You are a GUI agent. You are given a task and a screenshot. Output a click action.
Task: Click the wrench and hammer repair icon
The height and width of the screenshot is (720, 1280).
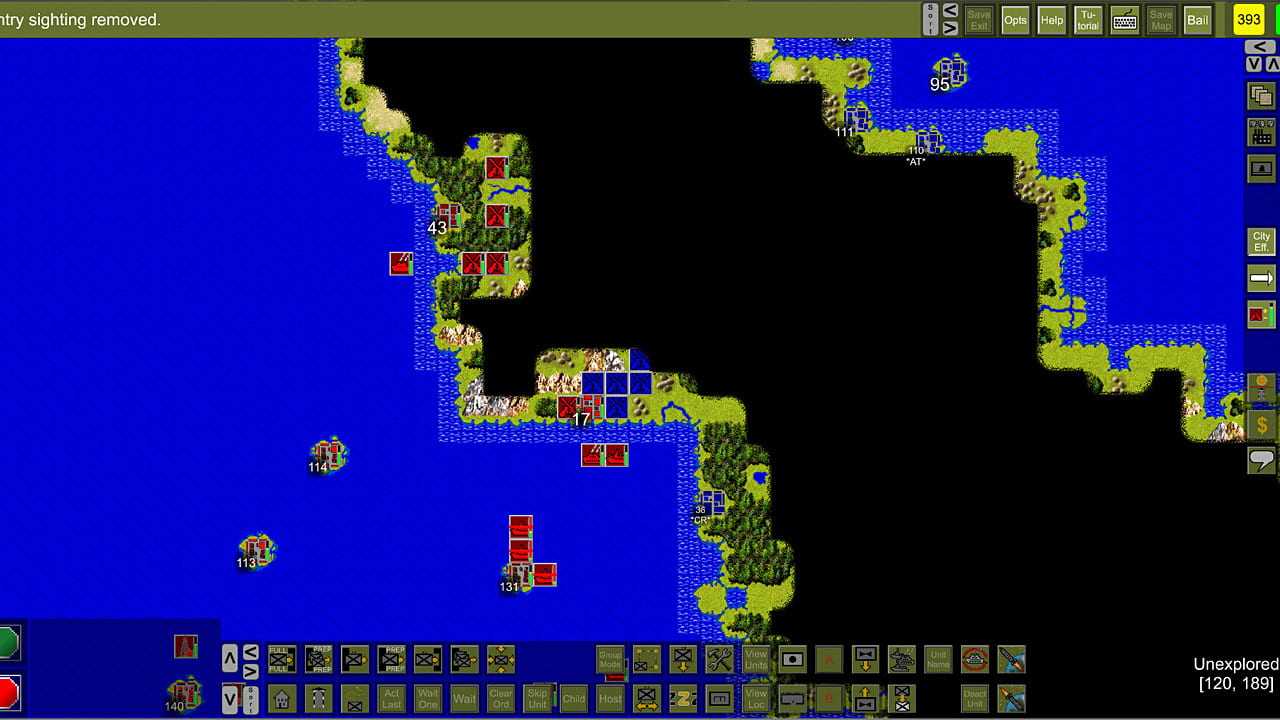pos(719,660)
